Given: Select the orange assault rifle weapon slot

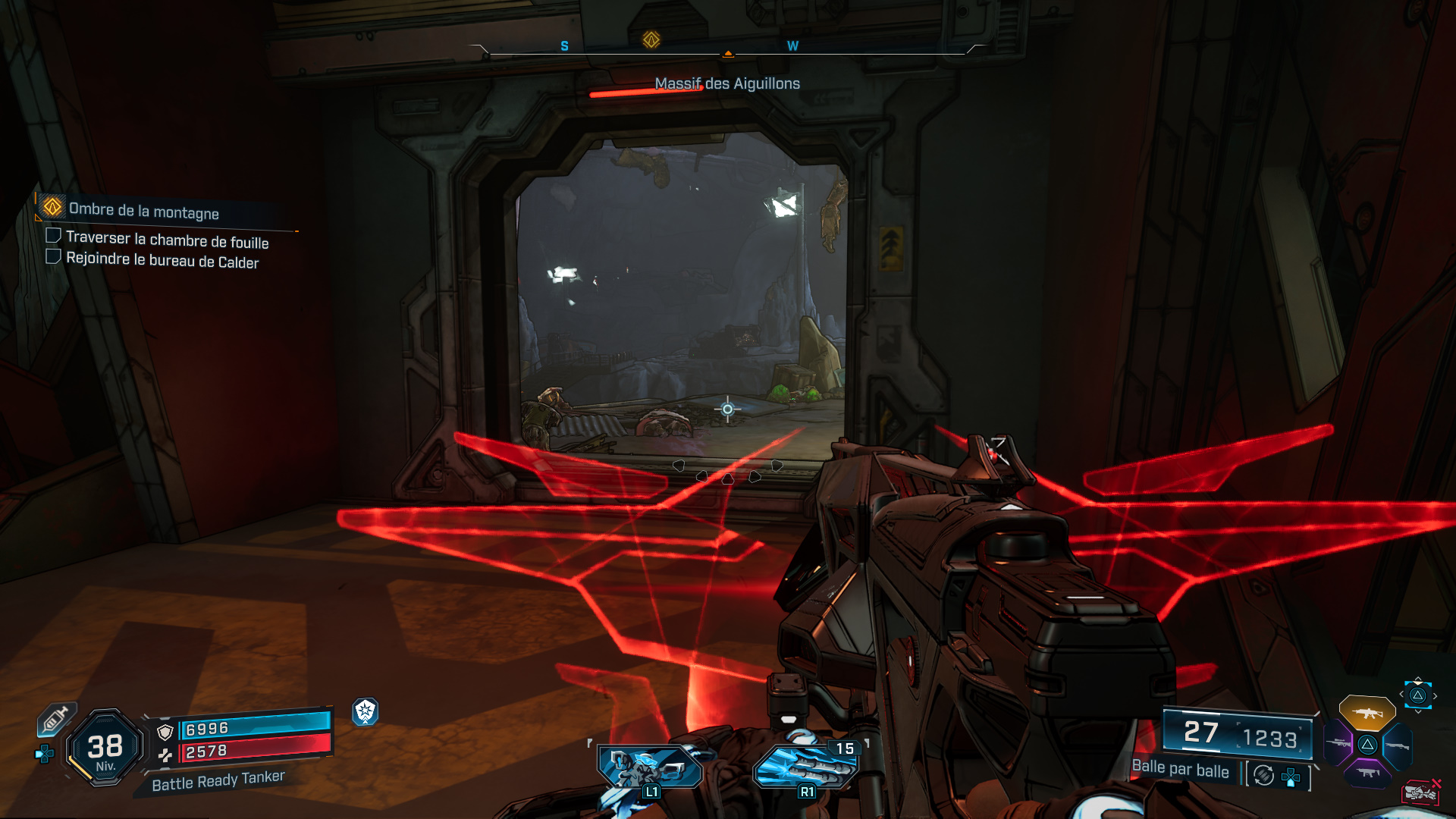Looking at the screenshot, I should click(1367, 713).
